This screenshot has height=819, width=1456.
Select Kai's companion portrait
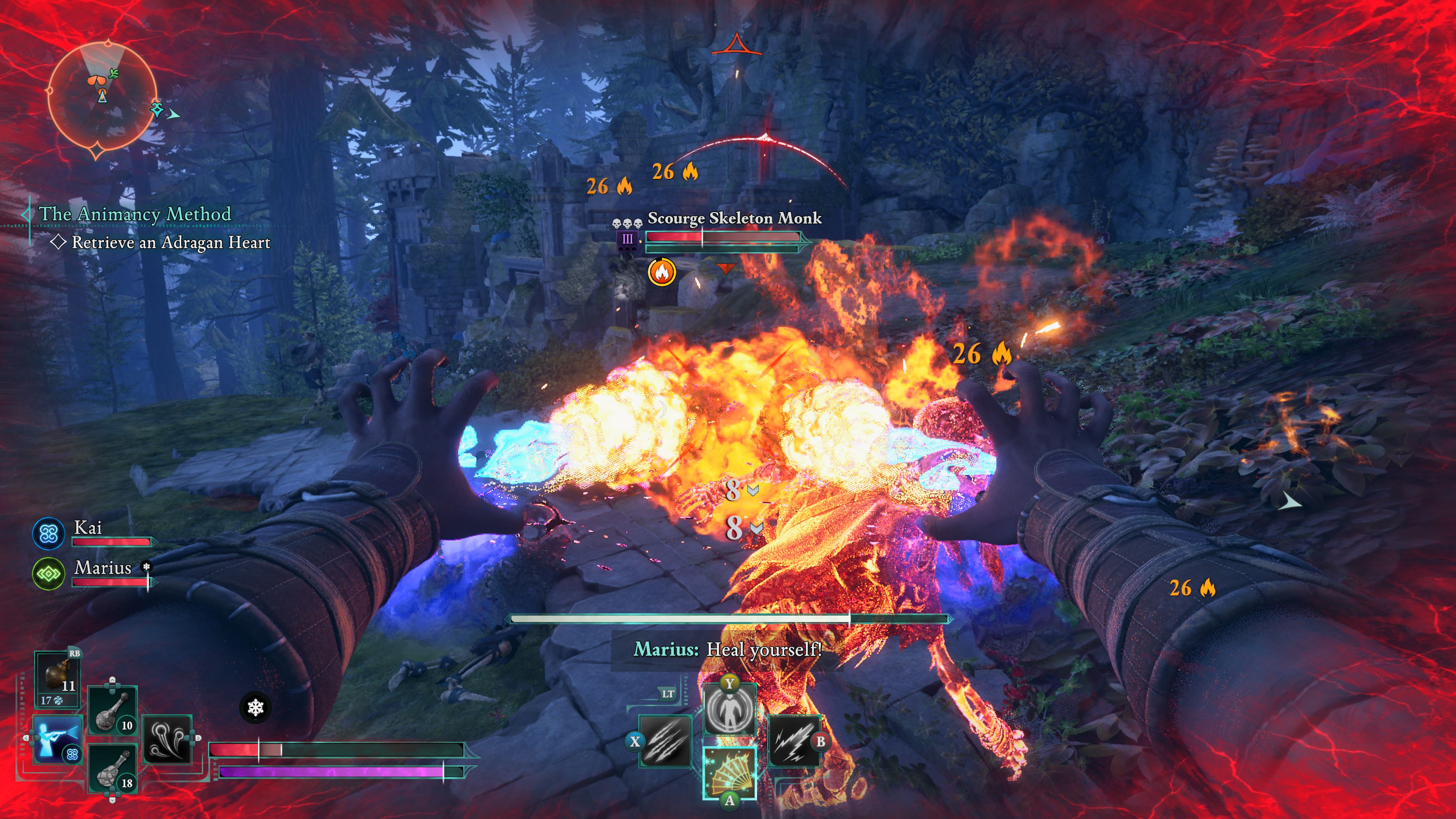click(x=49, y=533)
